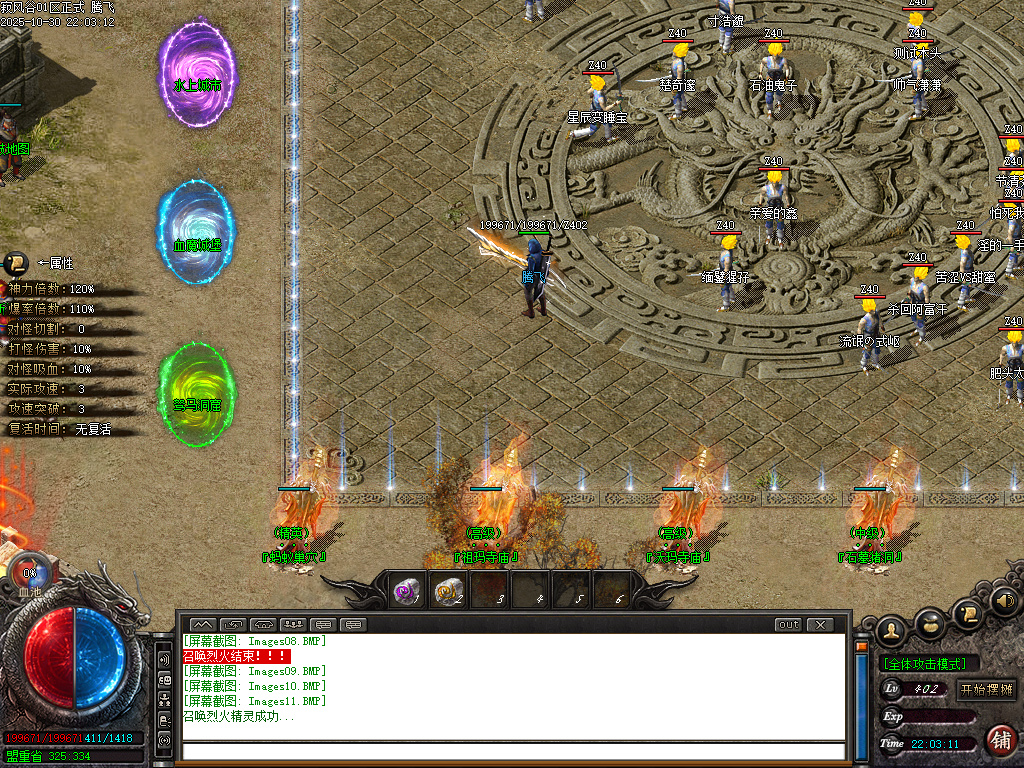The height and width of the screenshot is (768, 1024).
Task: Open the character profile silhouette icon
Action: click(890, 630)
